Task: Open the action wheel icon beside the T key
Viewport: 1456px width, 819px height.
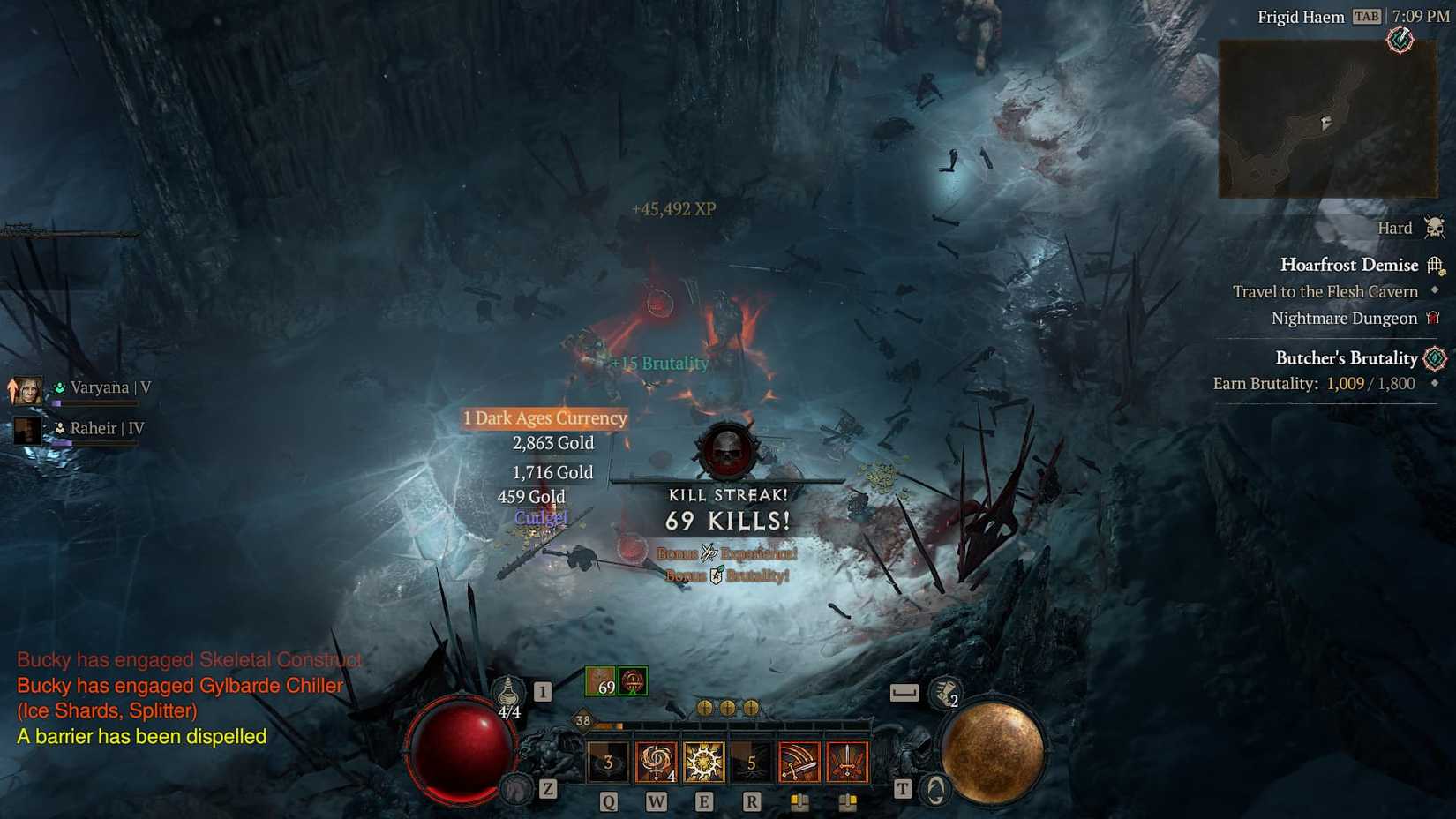Action: [x=932, y=790]
